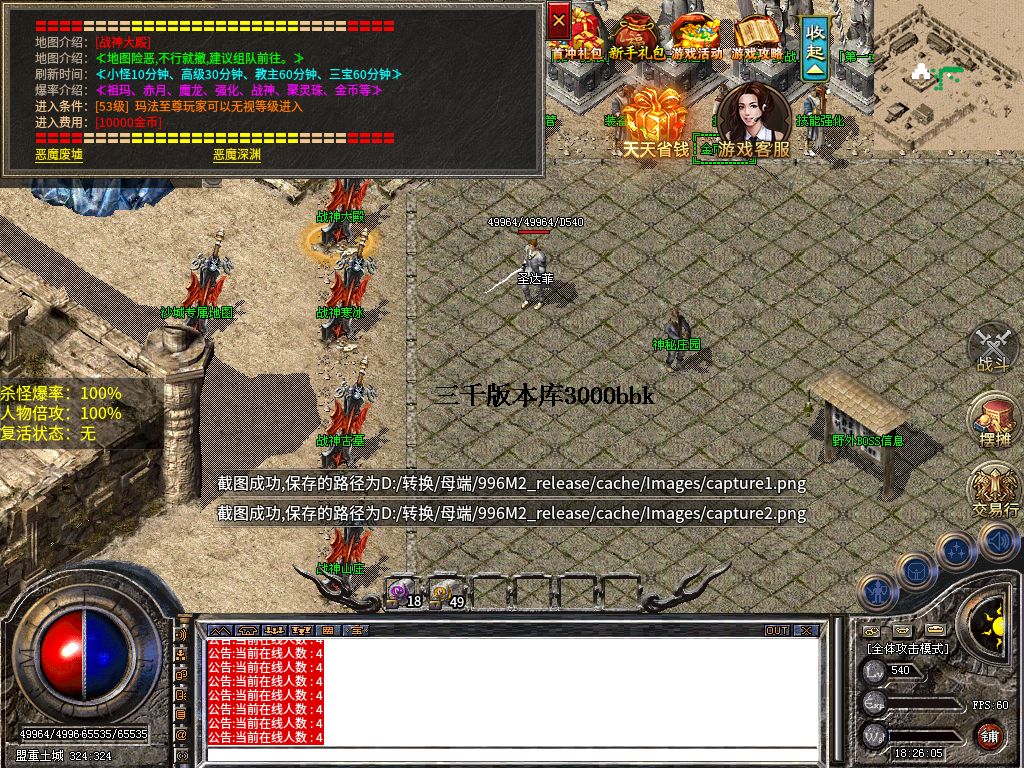Screen dimensions: 1024x768
Task: Open the 新手礼包 newbie gift bag
Action: (637, 35)
